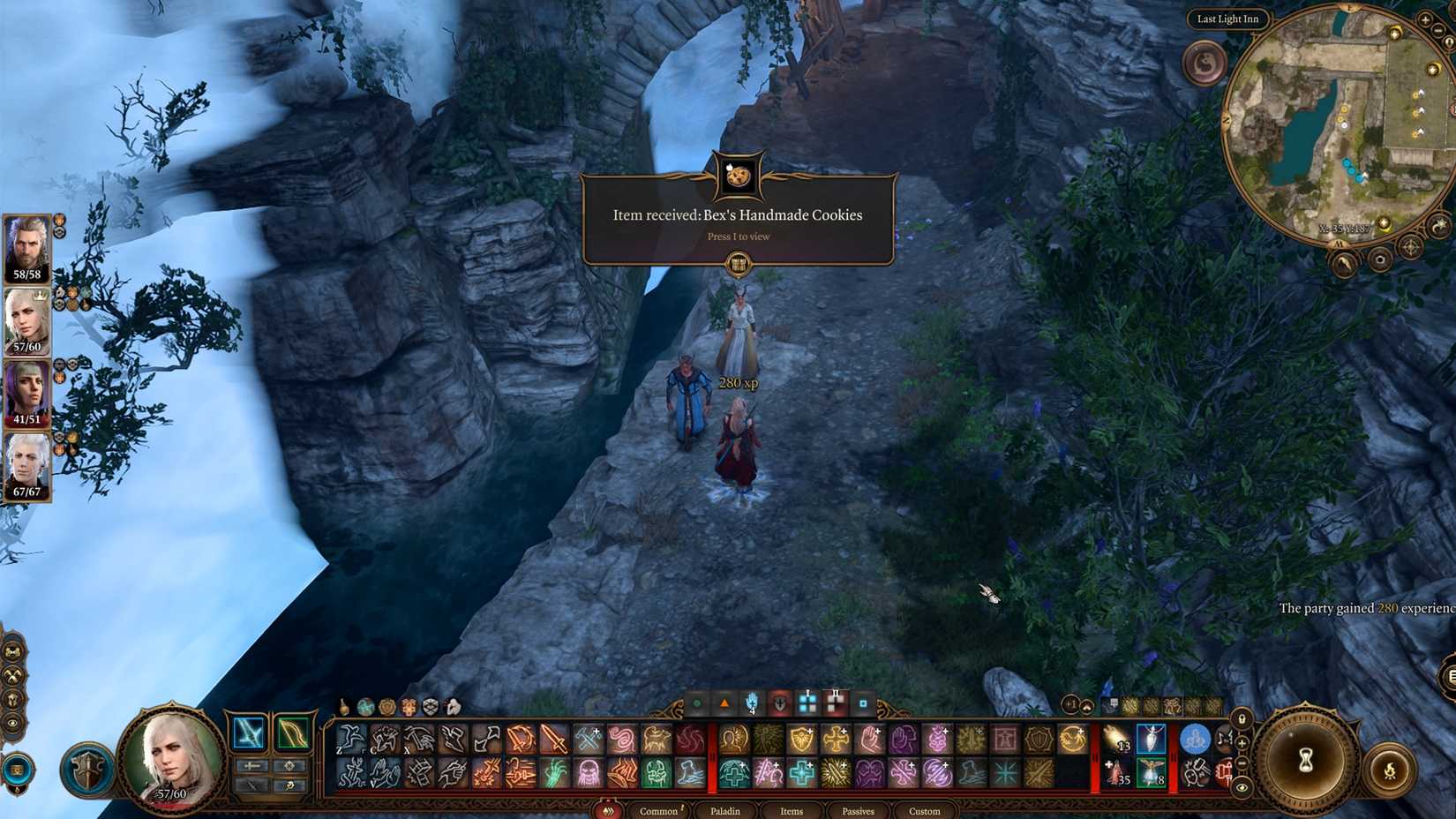Image resolution: width=1456 pixels, height=819 pixels.
Task: Select the Custom hotbar tab
Action: [x=923, y=811]
